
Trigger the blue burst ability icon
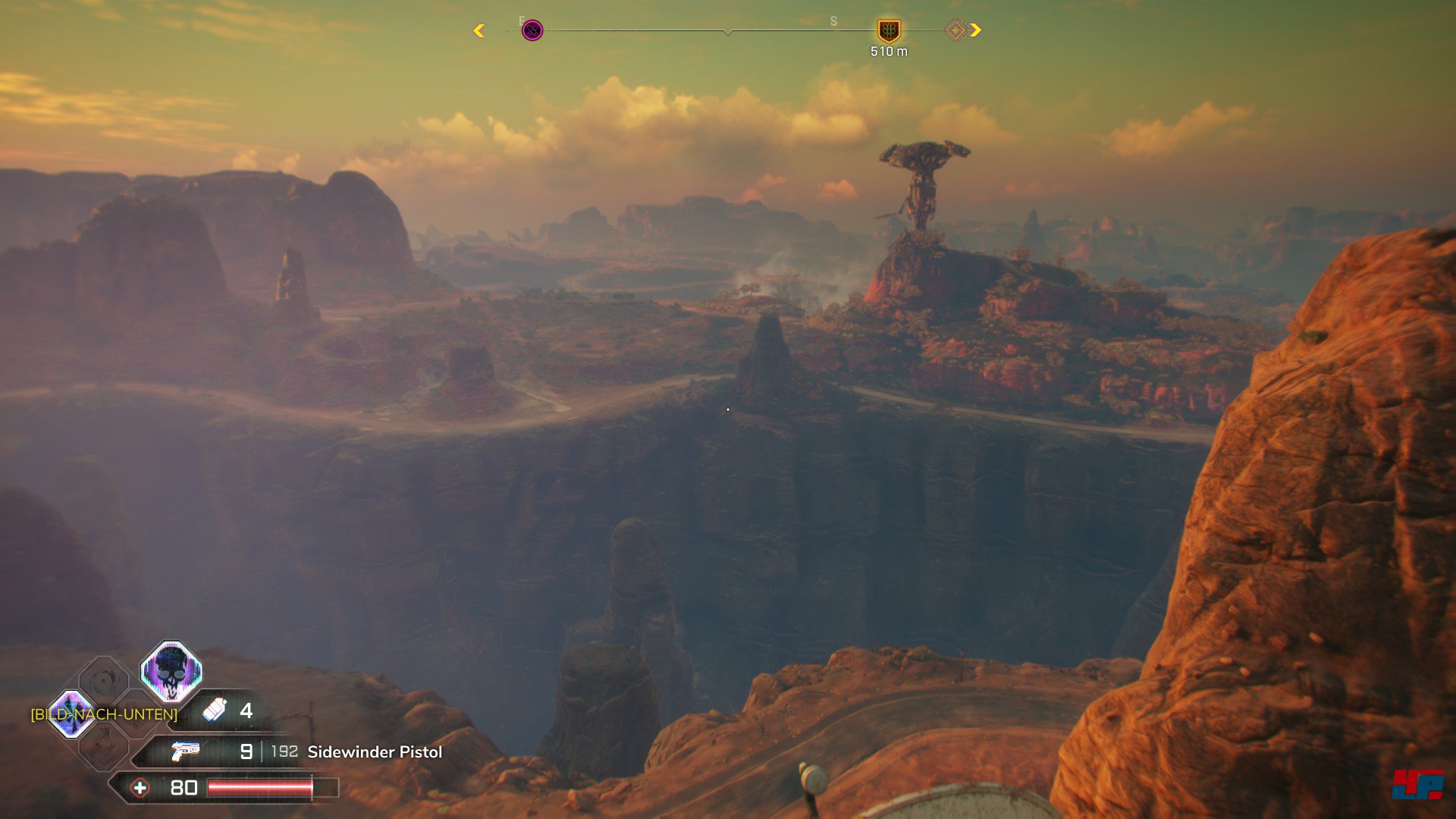pos(71,714)
